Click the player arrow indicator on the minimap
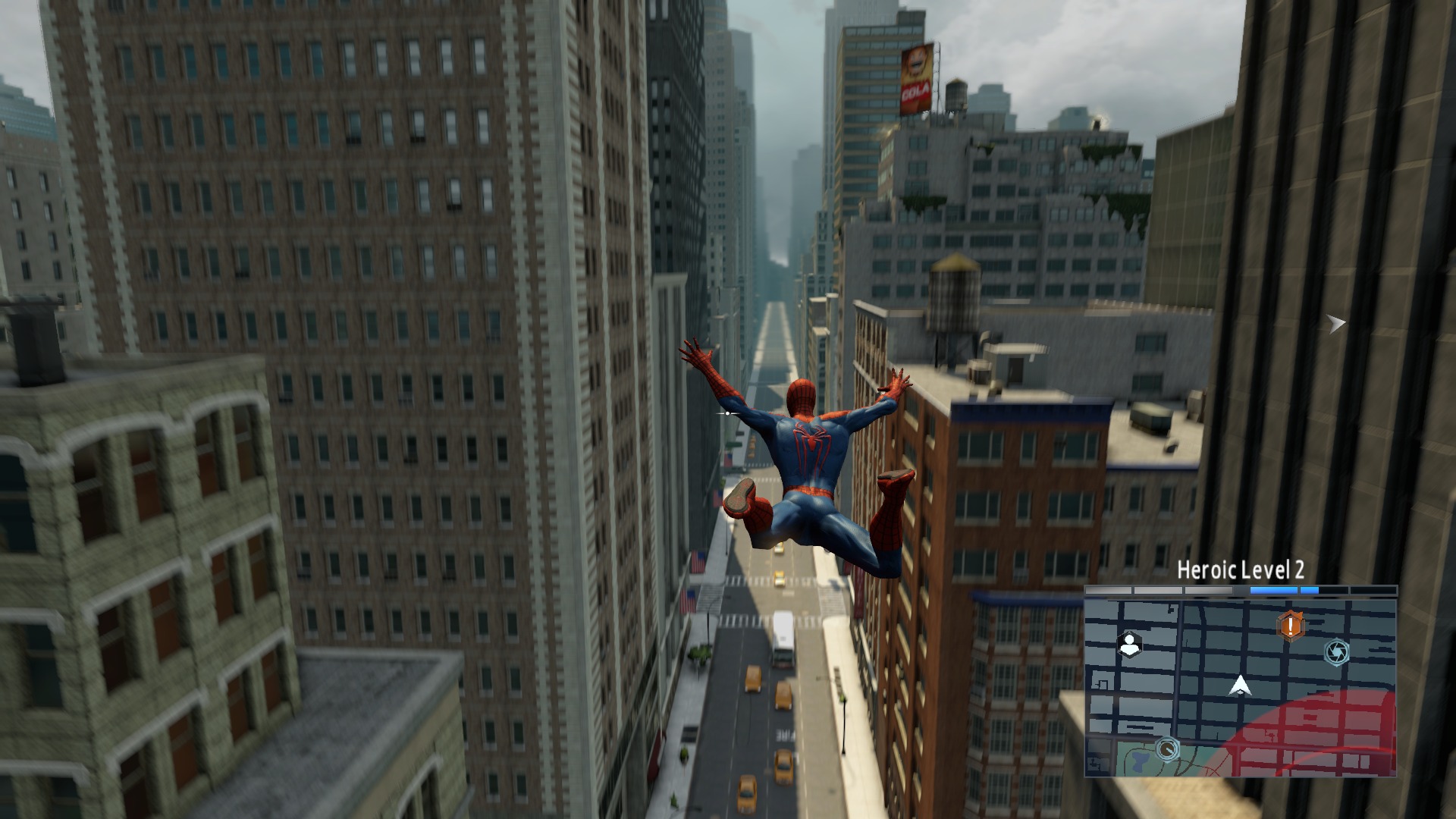Viewport: 1456px width, 819px height. click(1240, 686)
